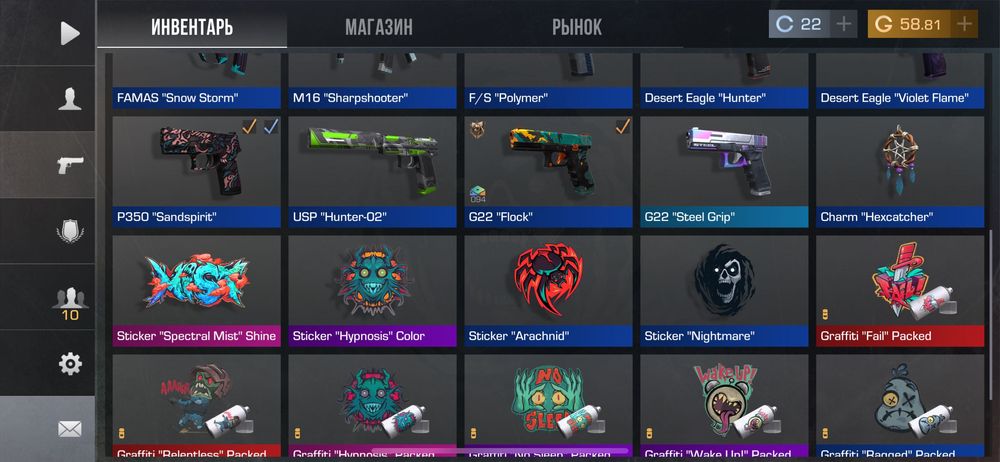Select the G22 "Flock" skin
The width and height of the screenshot is (1000, 462).
[549, 164]
